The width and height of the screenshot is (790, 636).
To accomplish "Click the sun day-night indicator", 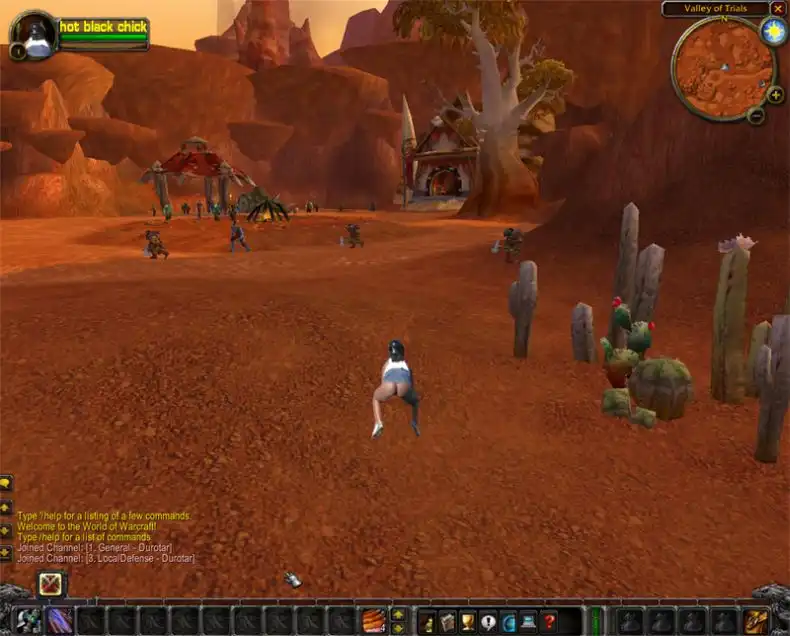I will point(773,30).
